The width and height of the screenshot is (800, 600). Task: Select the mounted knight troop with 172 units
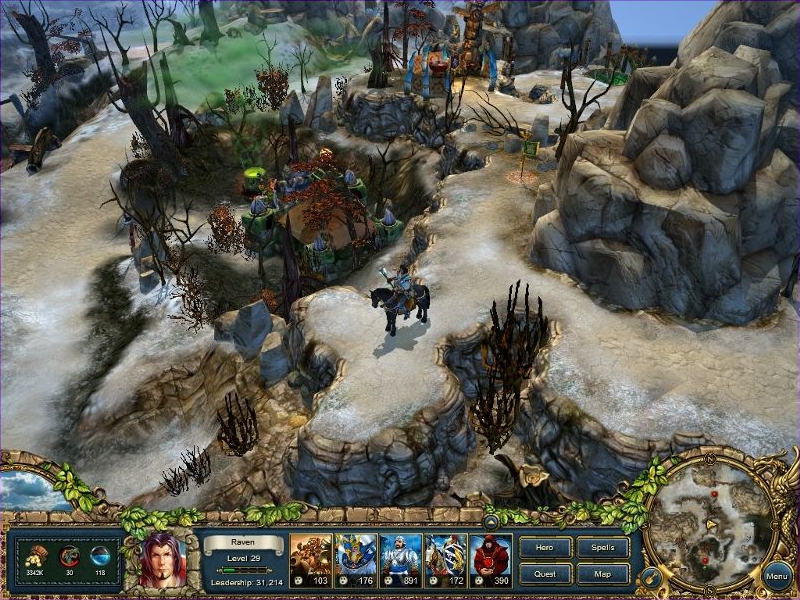445,560
